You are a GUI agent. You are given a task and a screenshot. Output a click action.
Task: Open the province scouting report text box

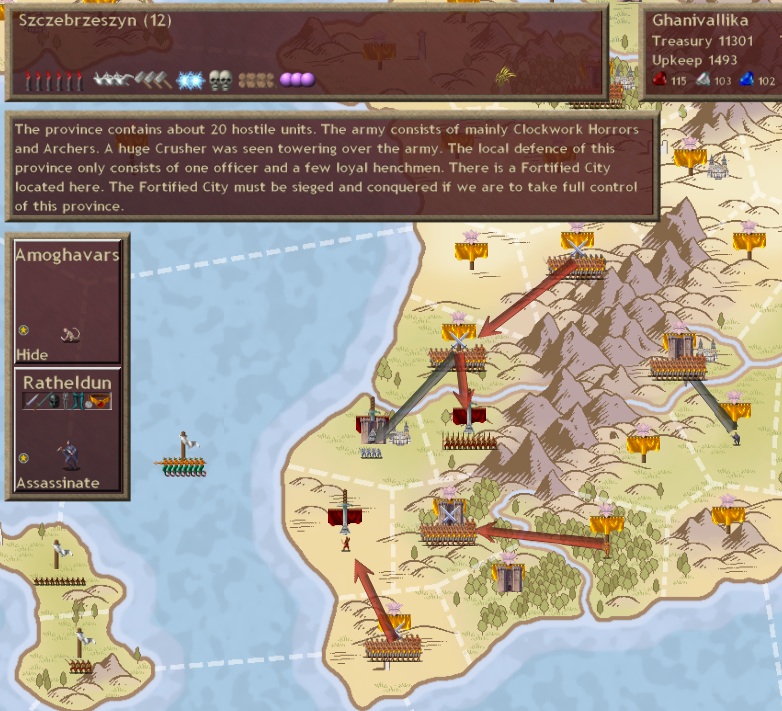pos(330,168)
